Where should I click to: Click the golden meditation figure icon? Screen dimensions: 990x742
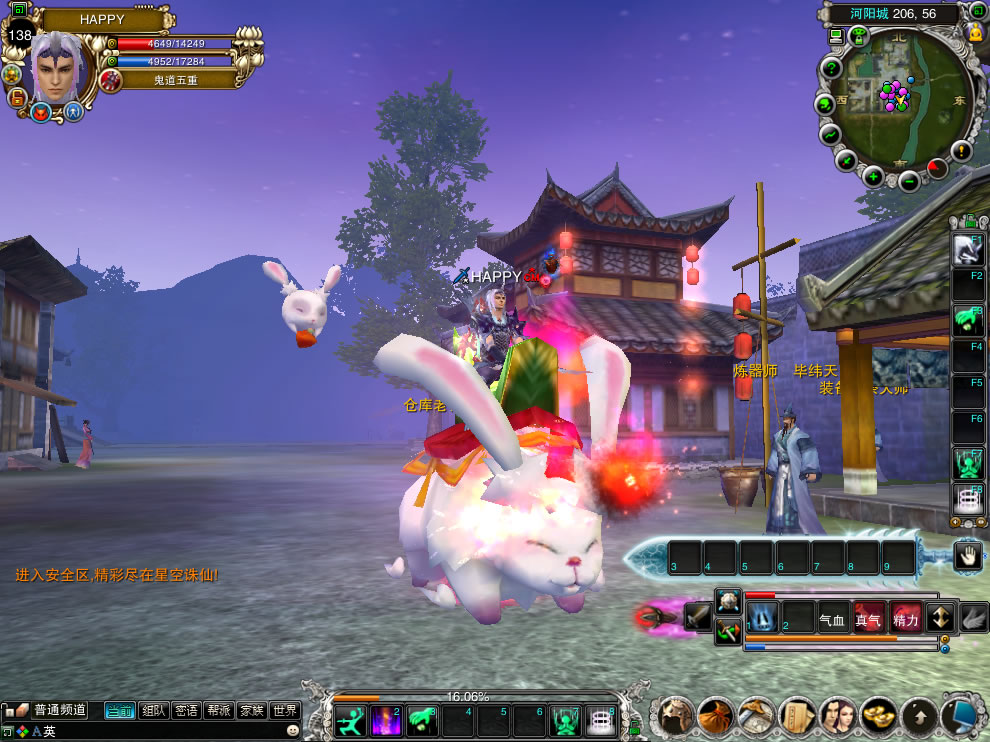975,33
